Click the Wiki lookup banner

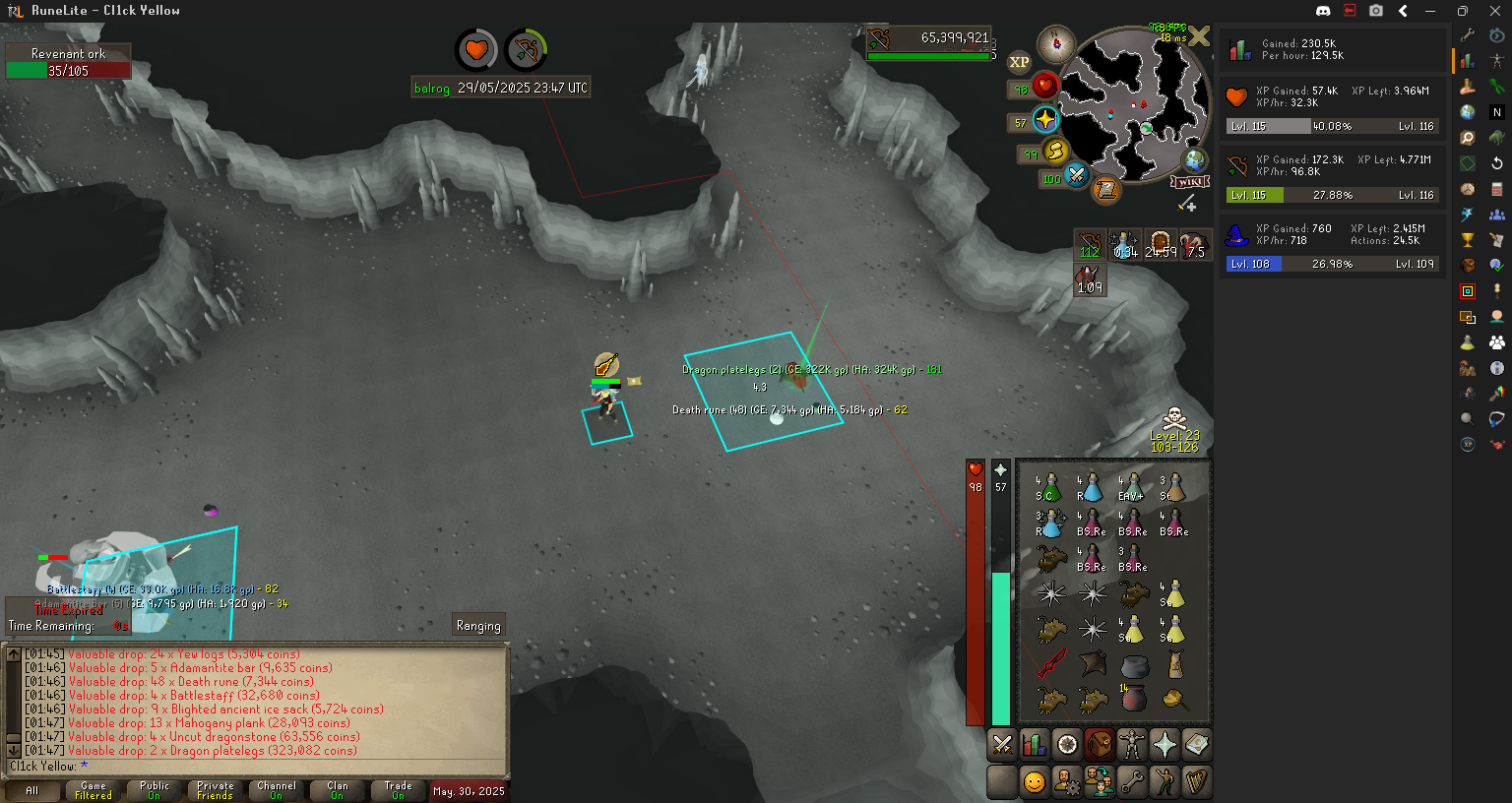click(x=1190, y=182)
